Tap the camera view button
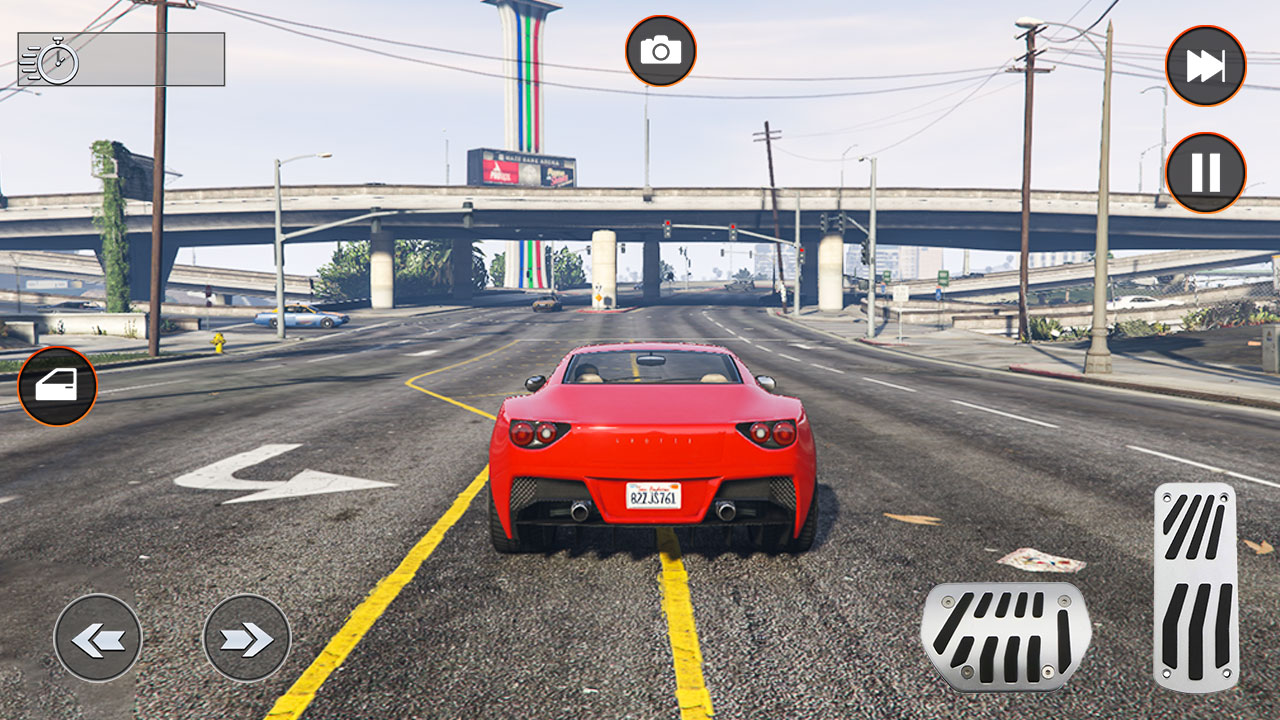 click(660, 51)
